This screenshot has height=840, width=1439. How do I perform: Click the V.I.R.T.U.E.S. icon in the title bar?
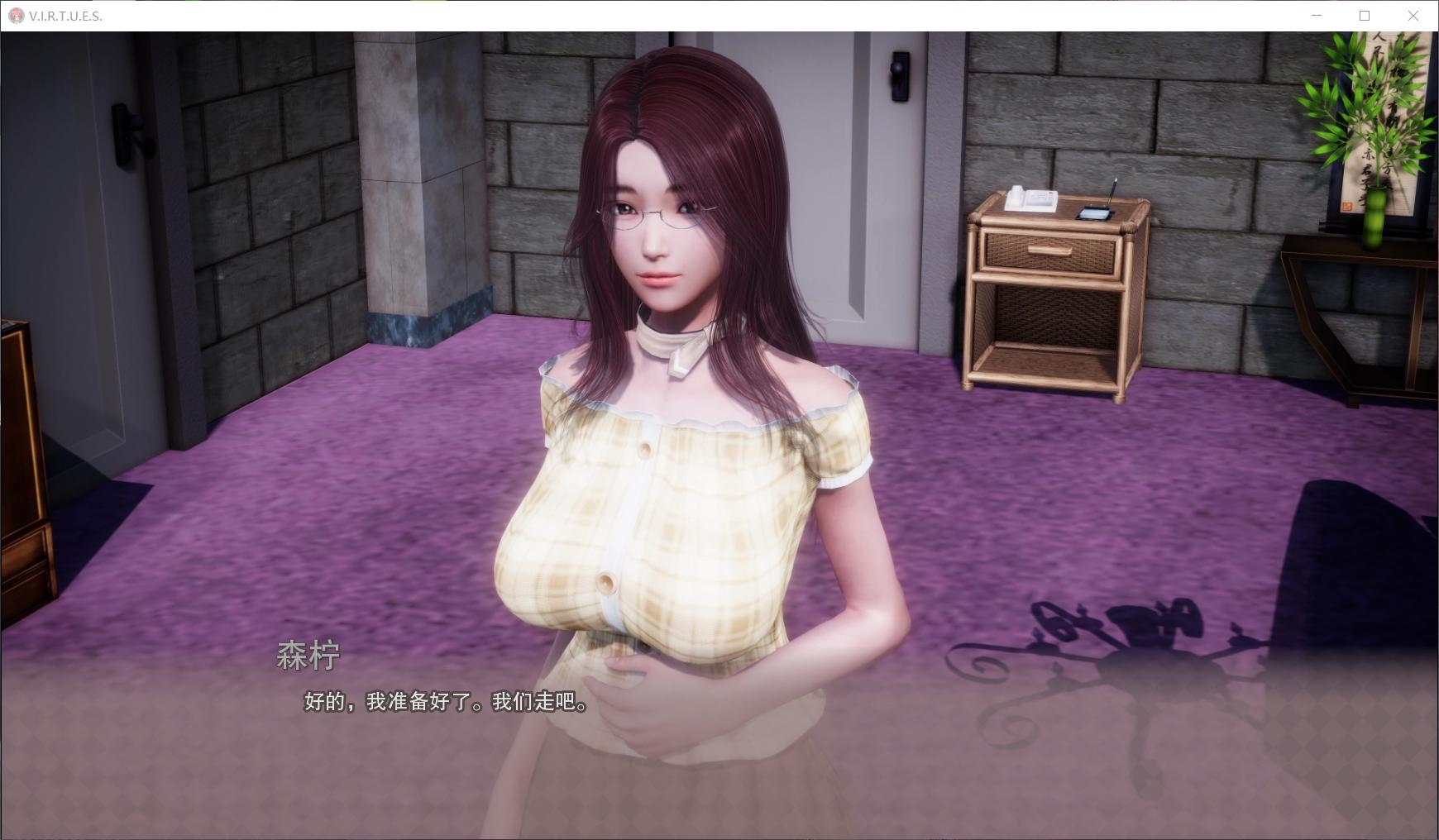coord(17,14)
